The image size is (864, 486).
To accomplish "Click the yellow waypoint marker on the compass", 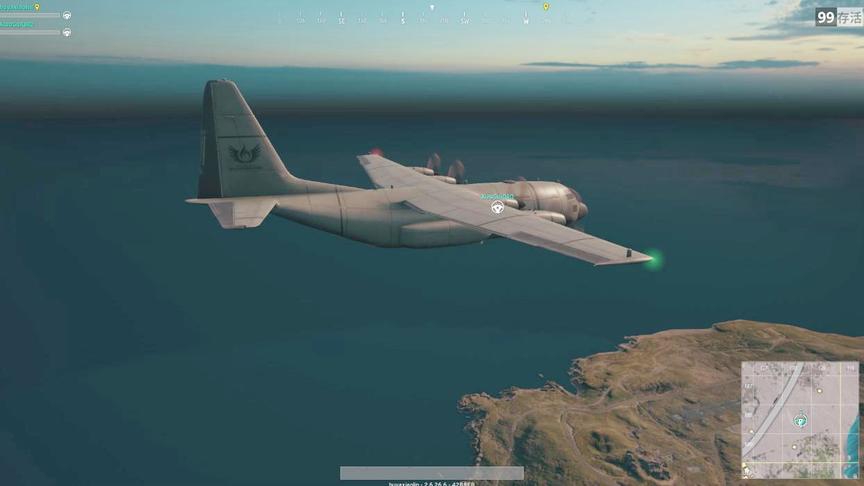I will 546,7.
